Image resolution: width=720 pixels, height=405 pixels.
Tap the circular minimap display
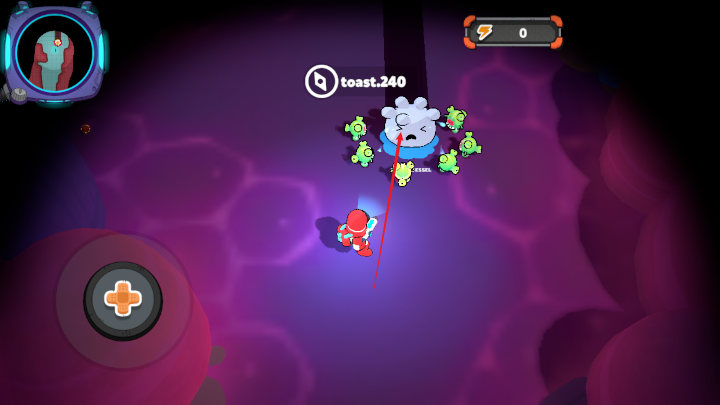pos(54,52)
